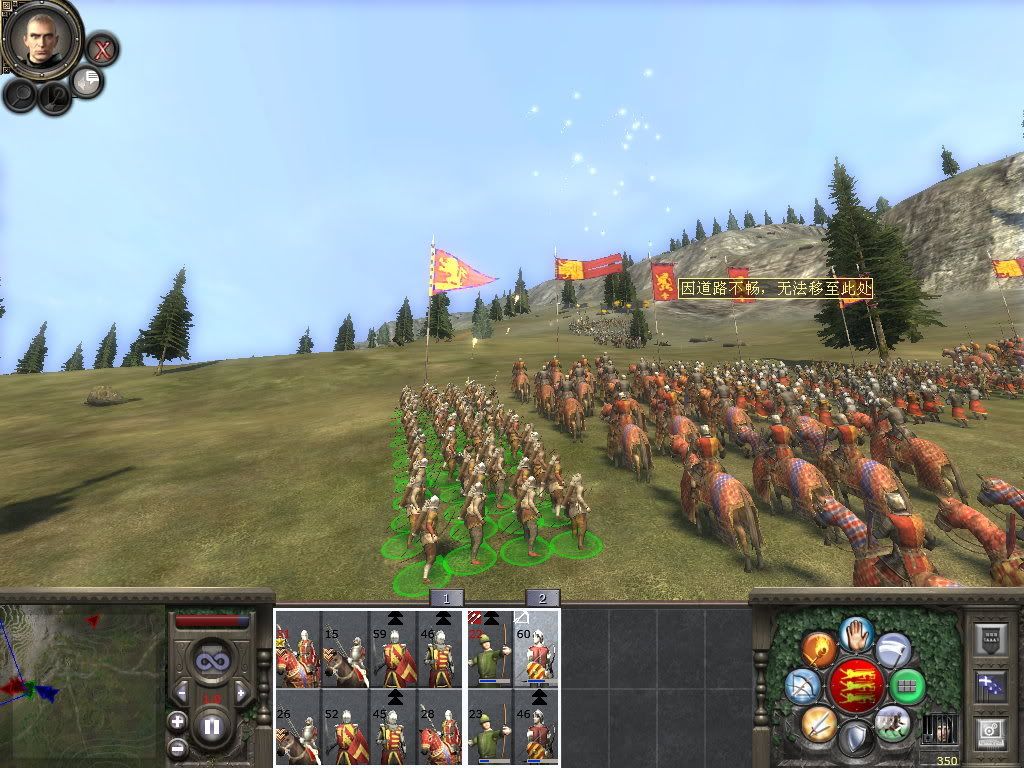The image size is (1024, 768).
Task: Click the infinity symbol speed button
Action: (x=211, y=661)
